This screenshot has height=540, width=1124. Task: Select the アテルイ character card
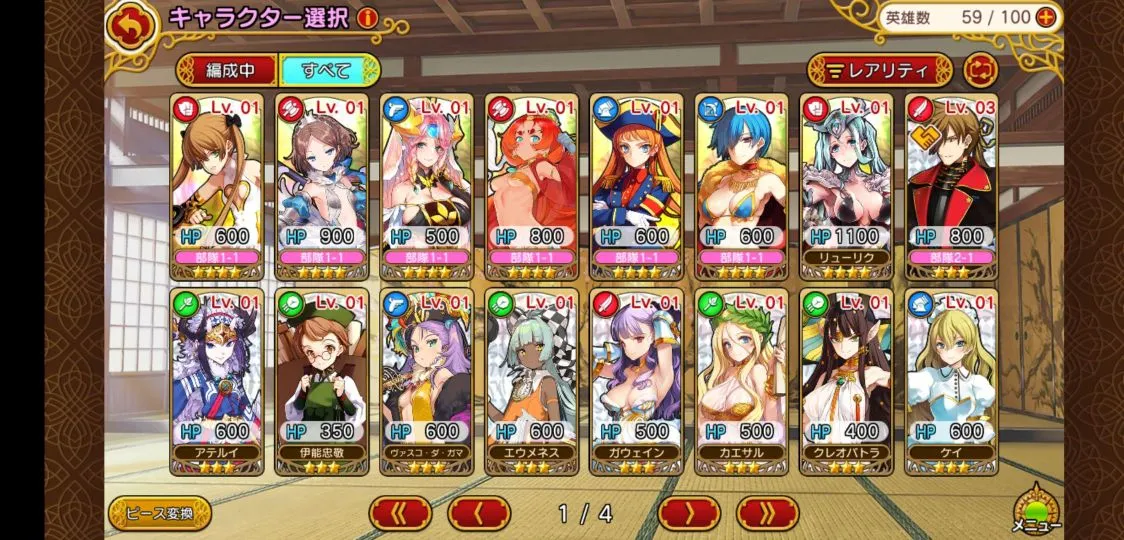tap(217, 381)
